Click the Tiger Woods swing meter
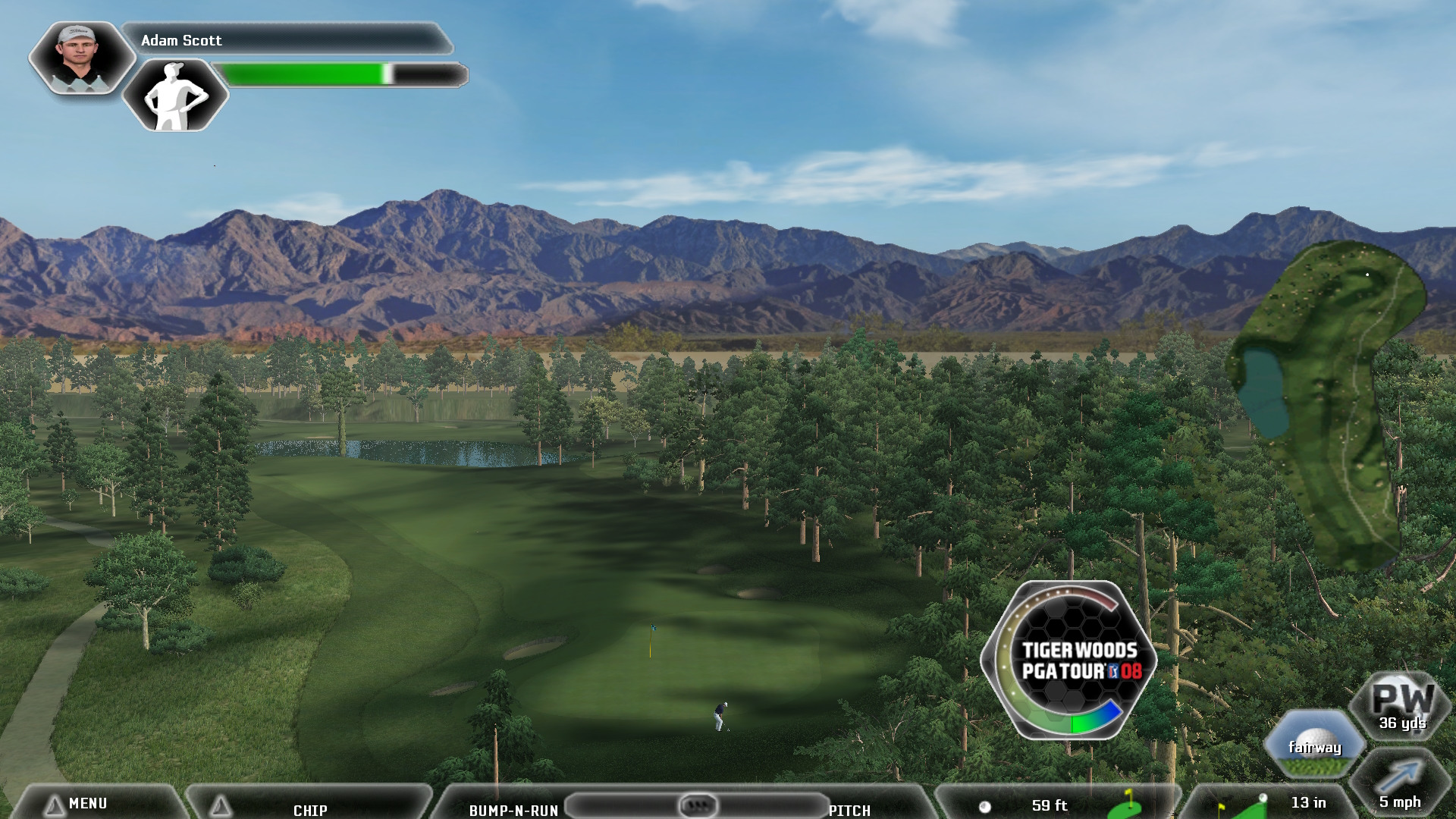This screenshot has height=819, width=1456. tap(1069, 660)
